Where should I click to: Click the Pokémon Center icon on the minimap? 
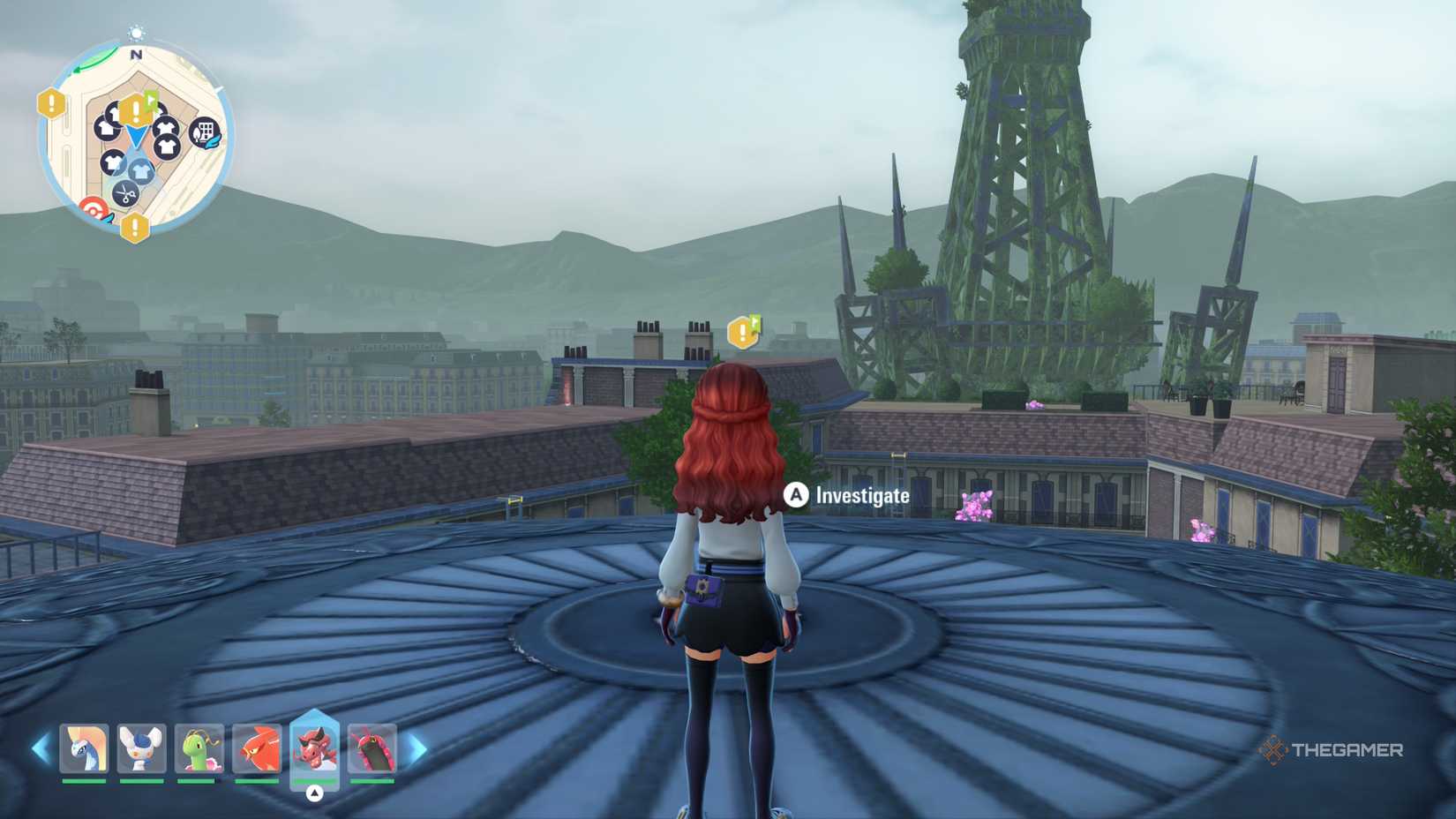click(x=92, y=209)
